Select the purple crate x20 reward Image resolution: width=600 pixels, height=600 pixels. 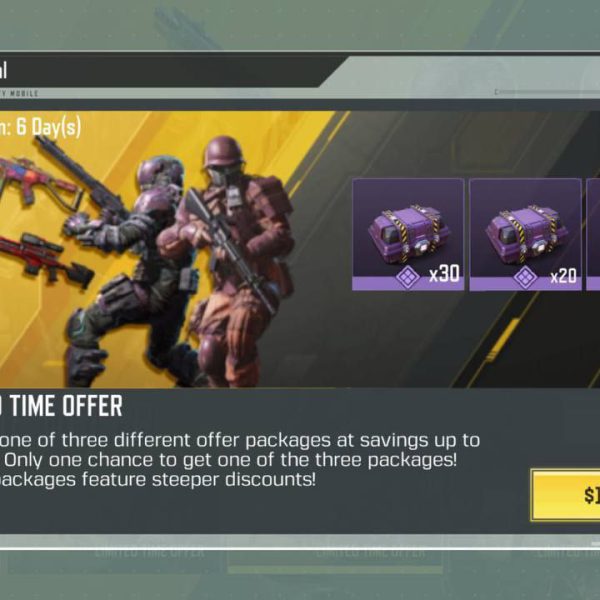coord(525,235)
